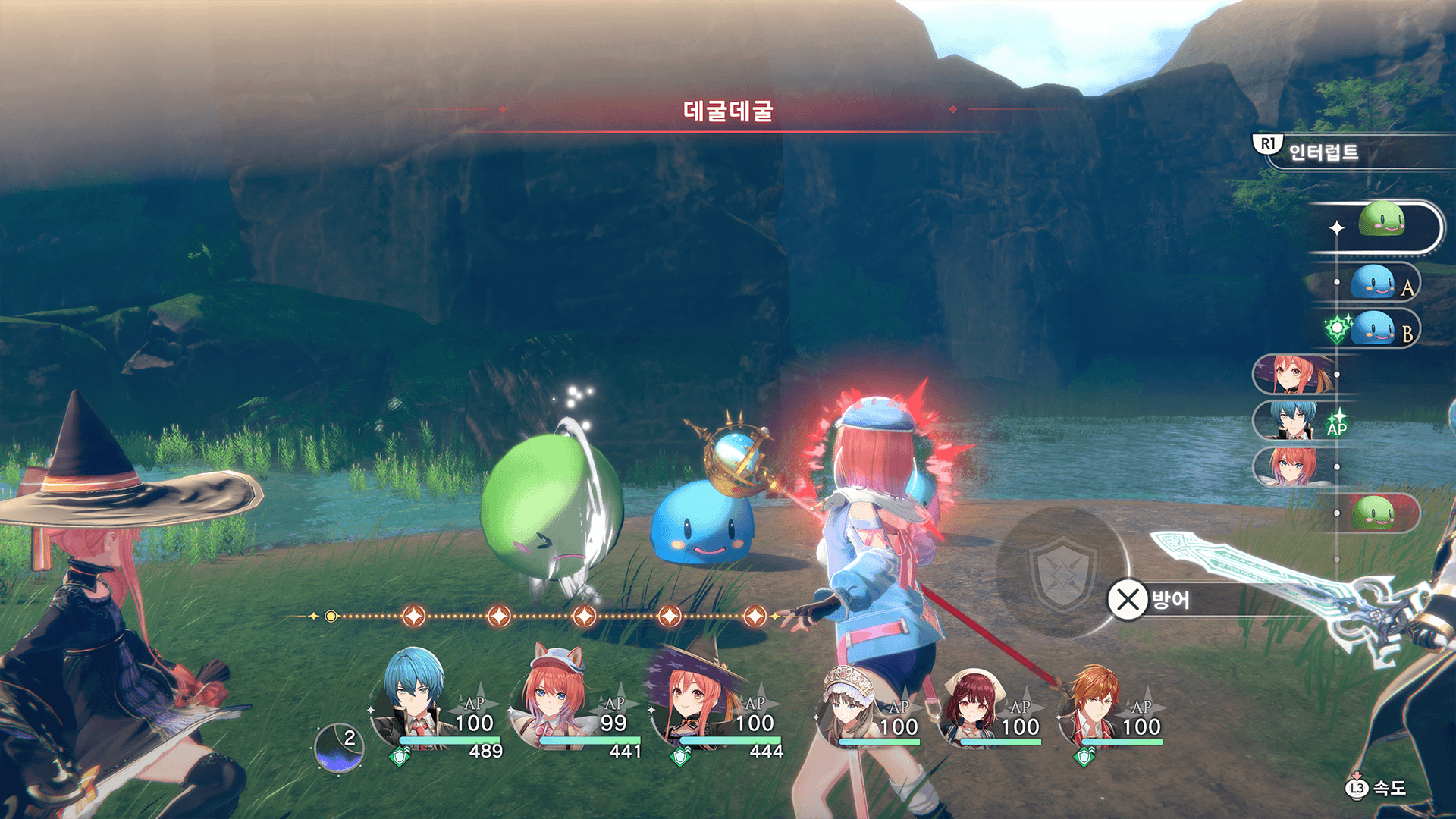Screen dimensions: 1456x819
Task: Select the blue-eyed red-haired girl's turn entry
Action: tap(1292, 466)
